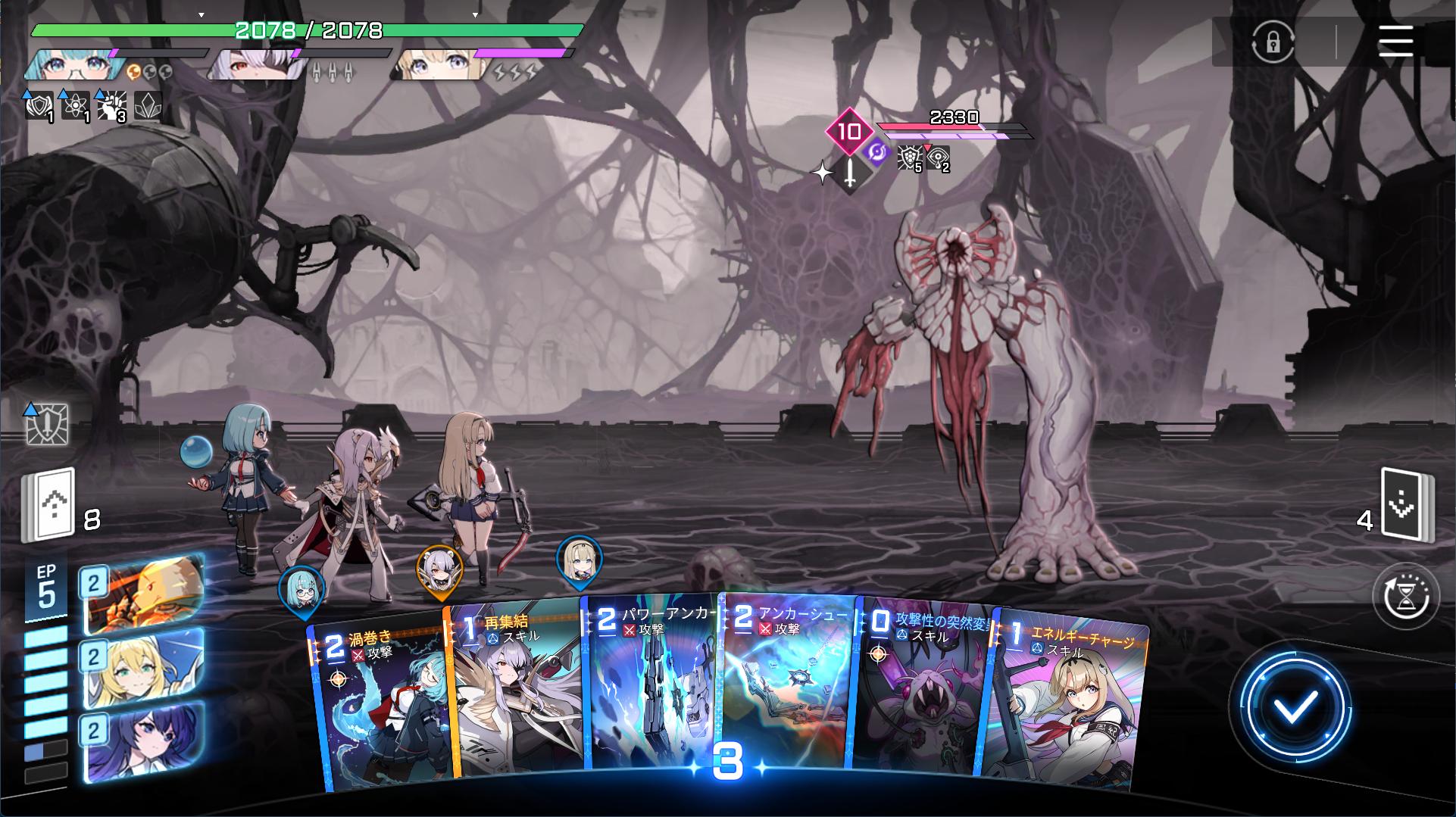Screen dimensions: 1456x817
Task: Activate the blonde girl EP skill card
Action: pos(142,667)
